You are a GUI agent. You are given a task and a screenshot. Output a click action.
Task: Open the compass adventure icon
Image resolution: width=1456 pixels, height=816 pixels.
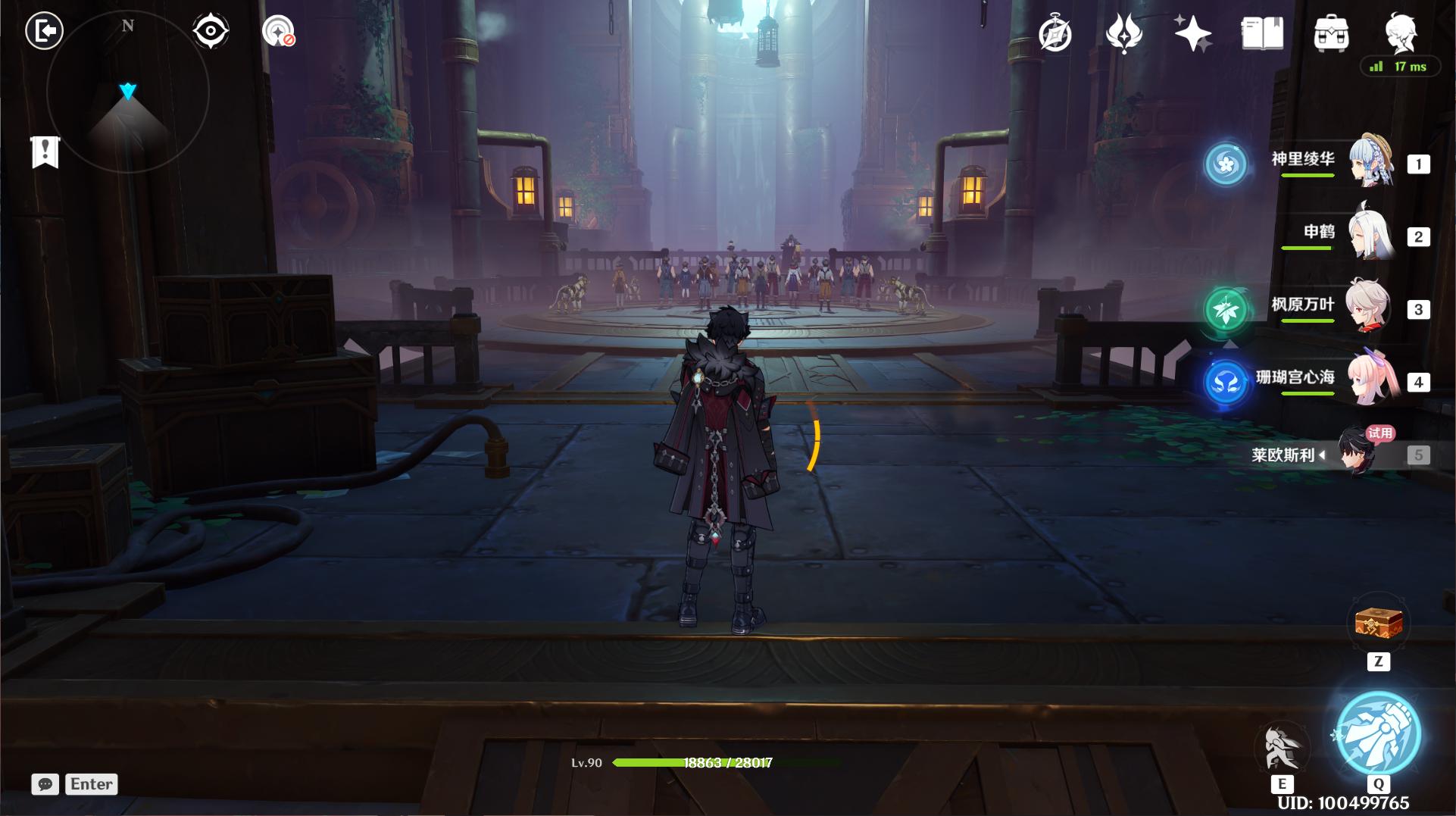coord(1055,34)
